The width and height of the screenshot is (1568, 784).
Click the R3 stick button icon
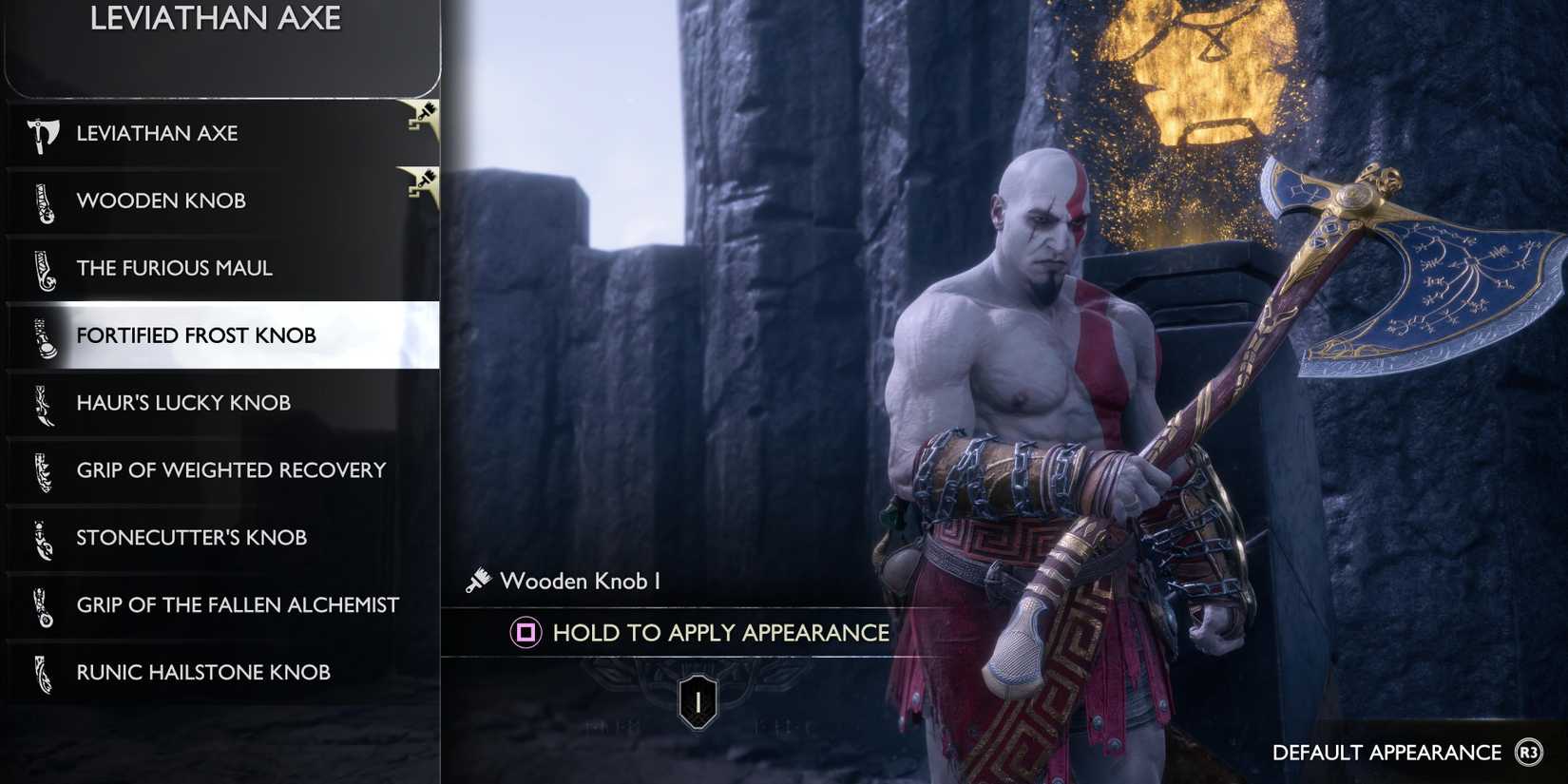pyautogui.click(x=1527, y=753)
